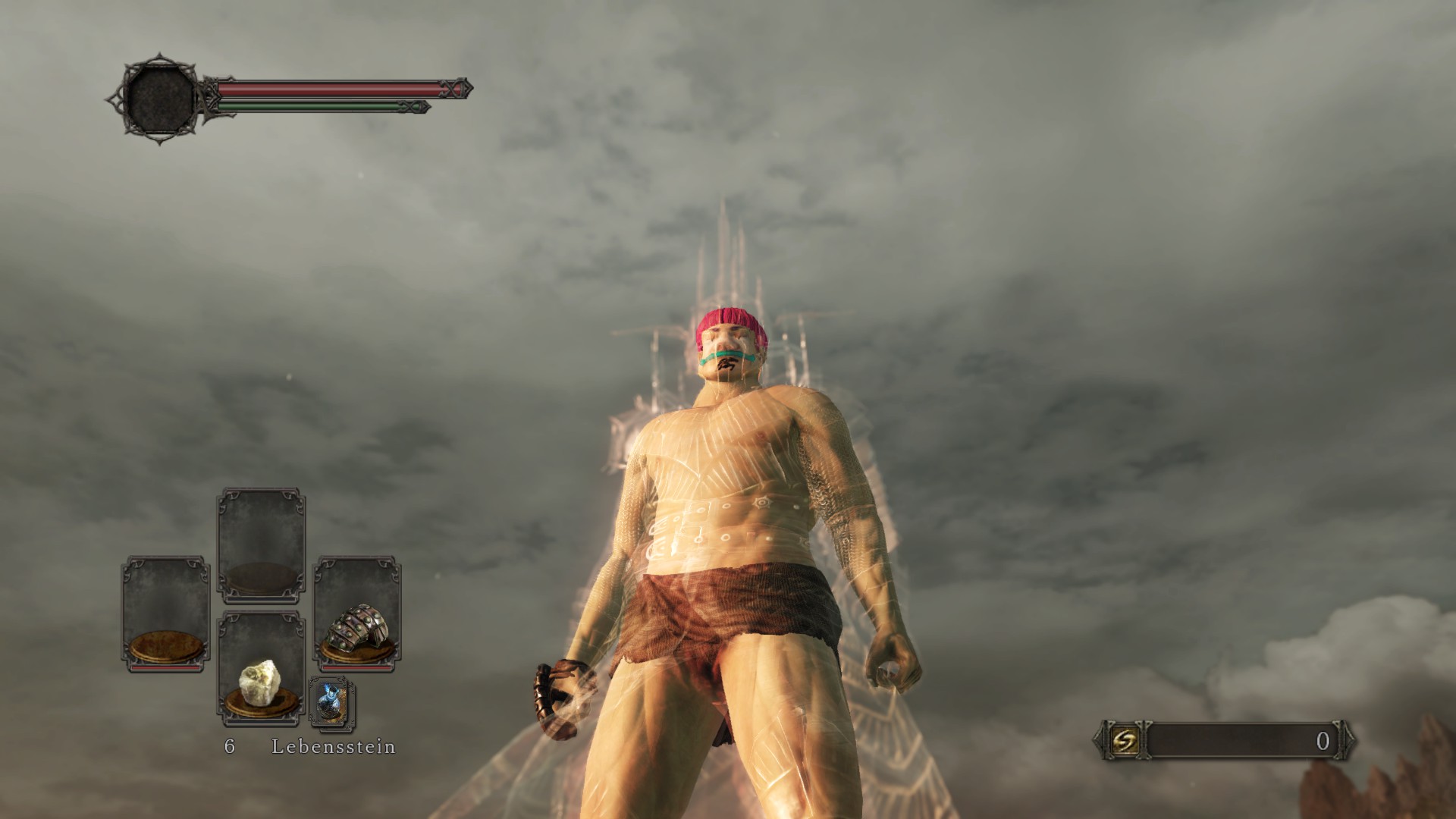Click the studded gauntlet weapon slot

[x=357, y=614]
